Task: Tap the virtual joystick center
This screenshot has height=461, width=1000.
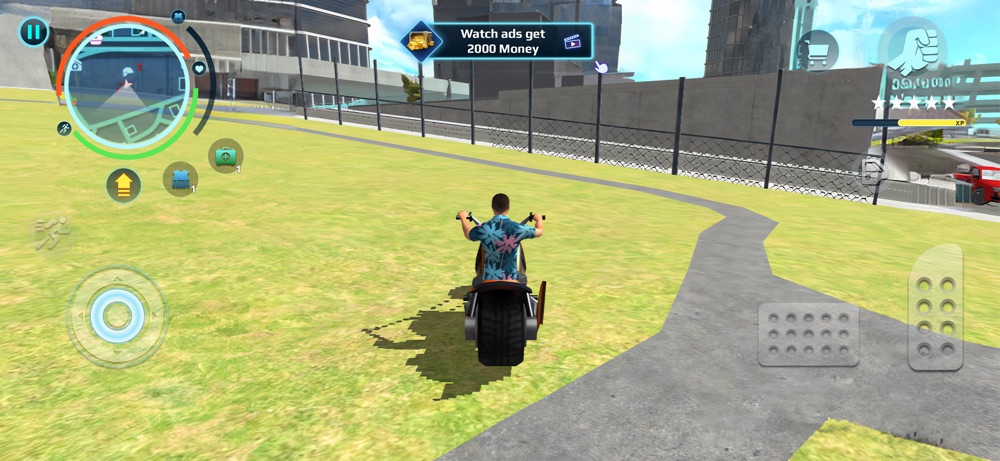Action: click(x=117, y=316)
